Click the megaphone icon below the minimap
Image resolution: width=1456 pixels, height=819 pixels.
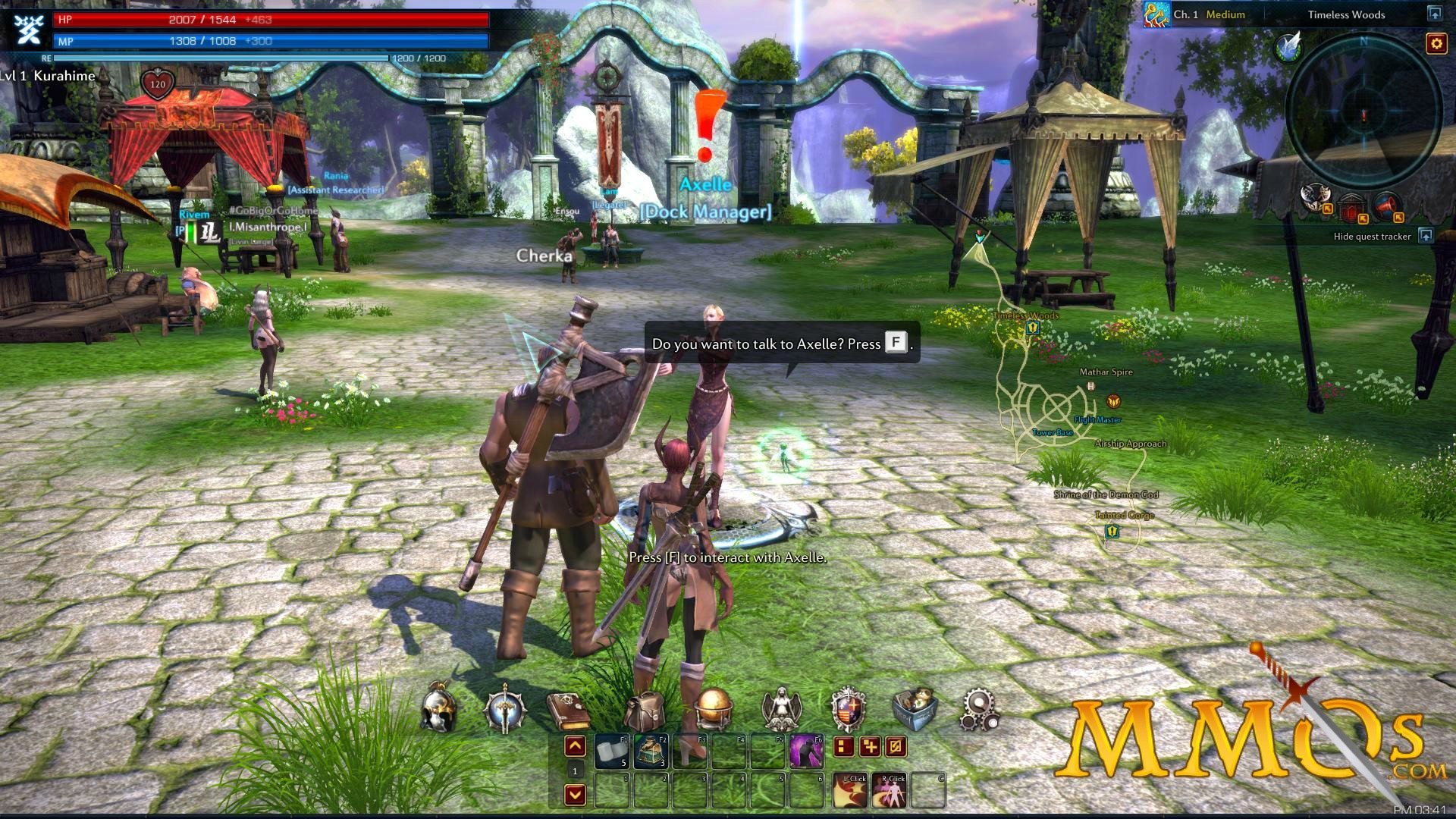tap(1385, 205)
